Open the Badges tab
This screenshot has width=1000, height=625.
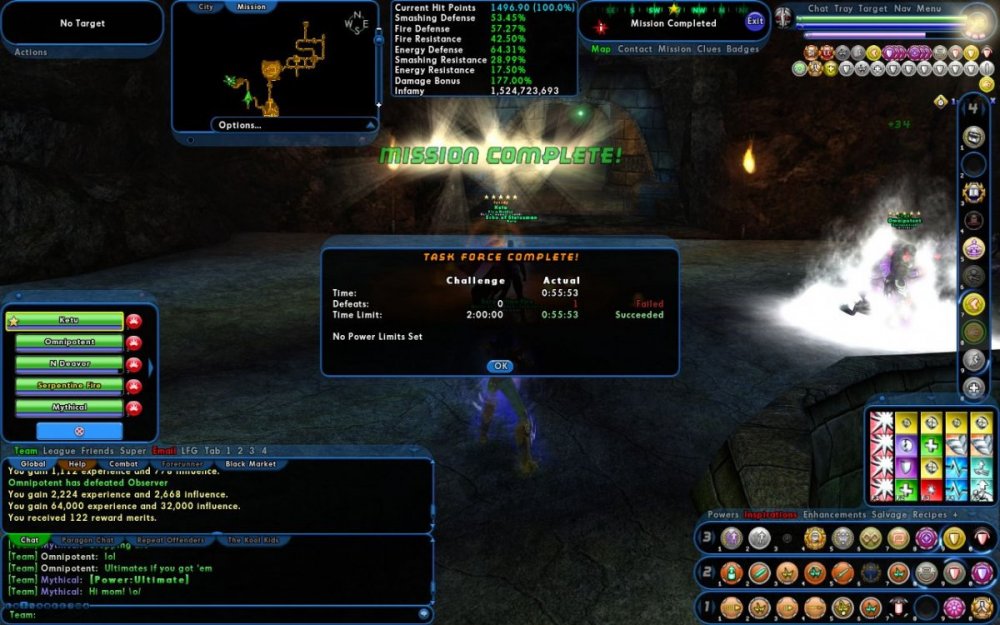[x=743, y=49]
